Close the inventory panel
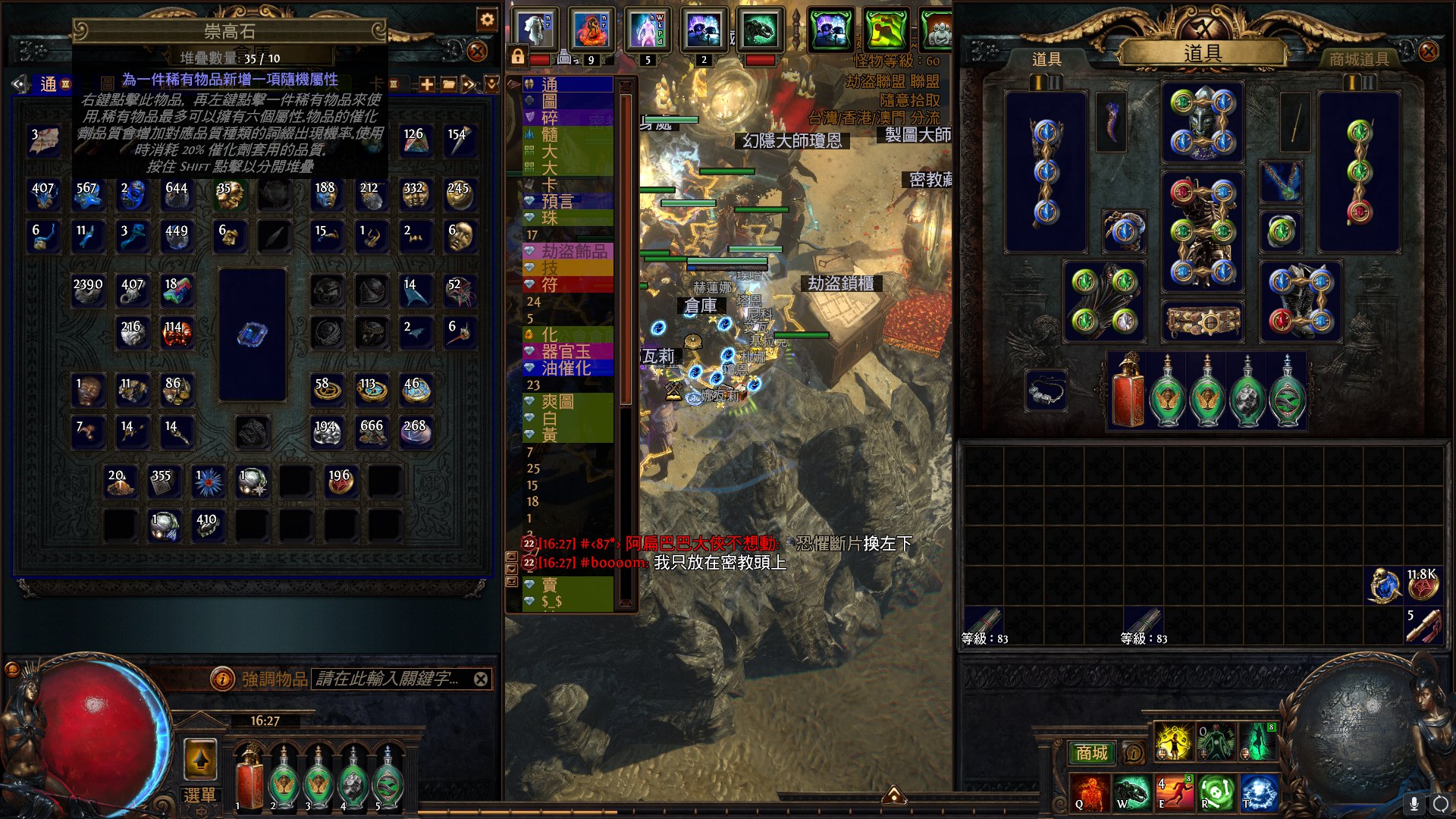This screenshot has height=819, width=1456. click(1428, 52)
